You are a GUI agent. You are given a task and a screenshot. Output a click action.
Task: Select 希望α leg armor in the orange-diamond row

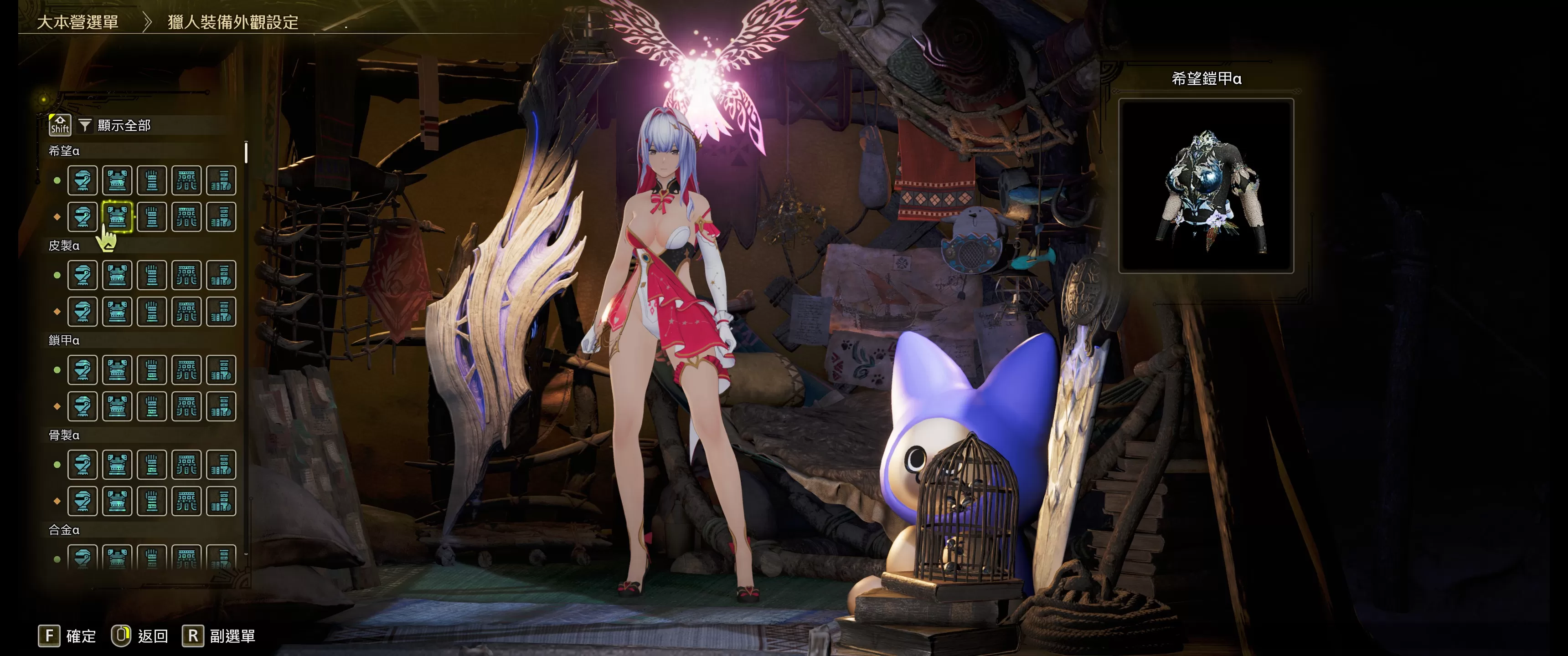point(221,217)
